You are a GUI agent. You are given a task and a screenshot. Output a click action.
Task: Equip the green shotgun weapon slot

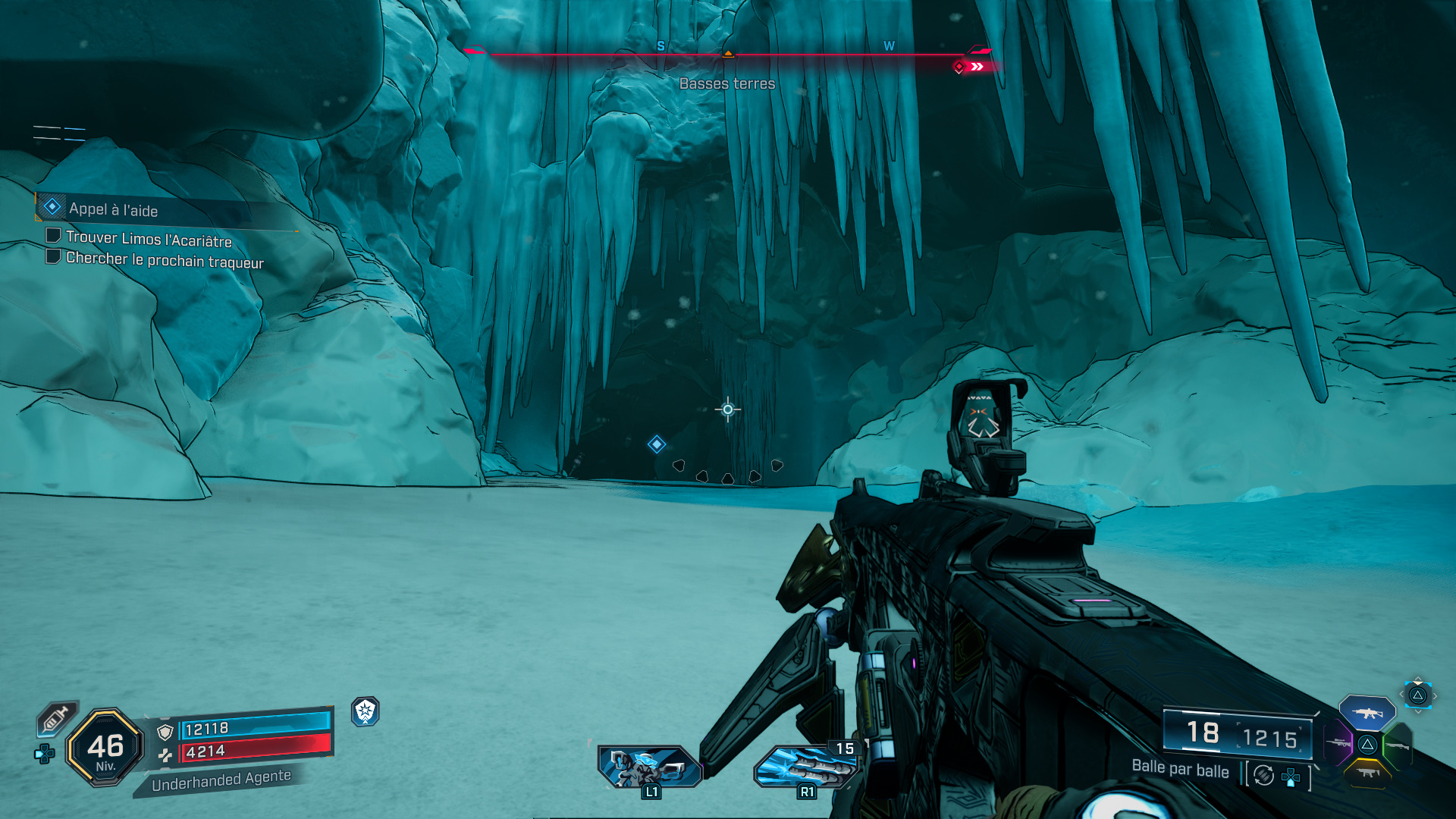(x=1398, y=745)
